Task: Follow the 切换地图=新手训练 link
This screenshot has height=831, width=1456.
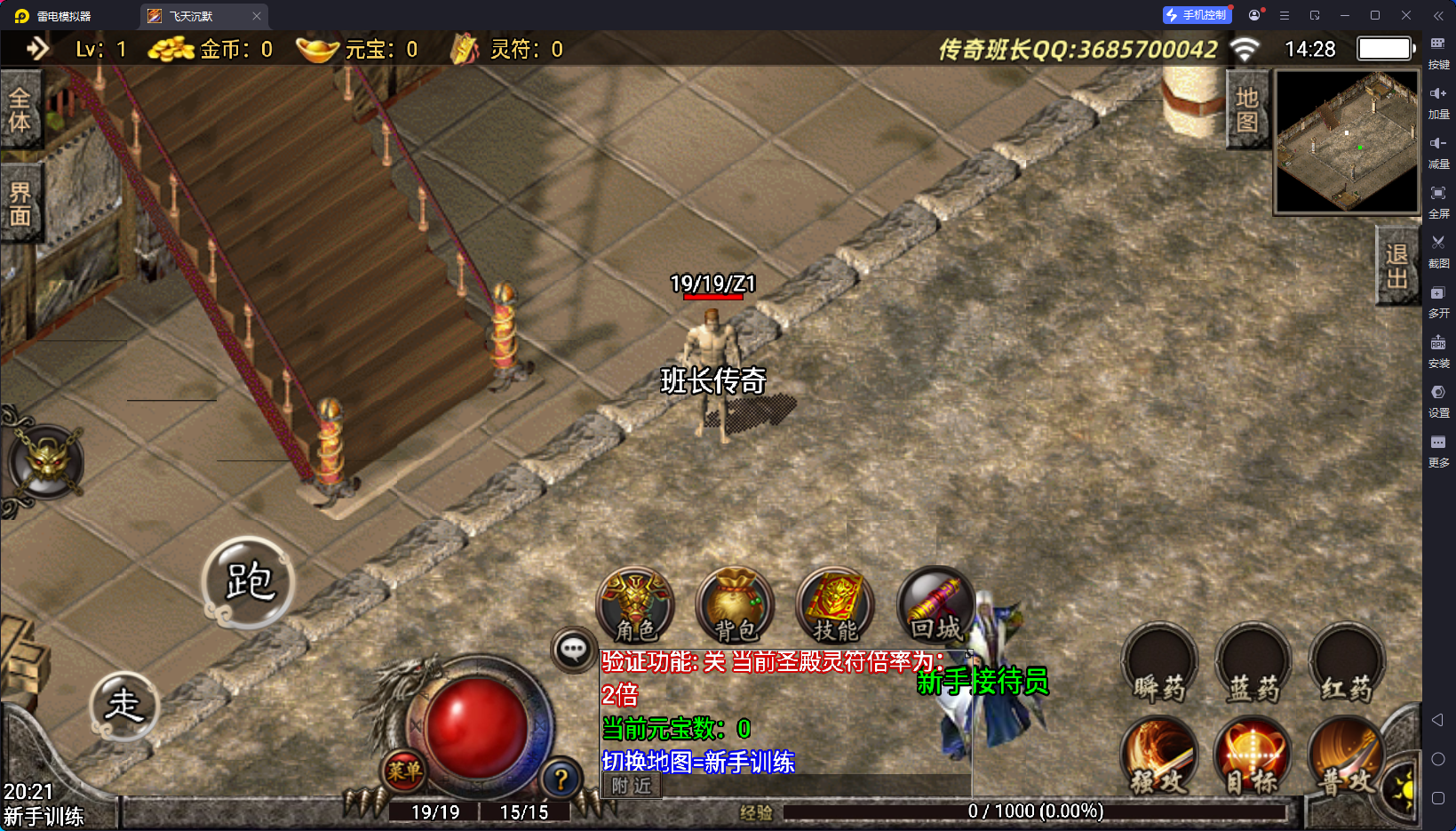Action: pyautogui.click(x=698, y=762)
